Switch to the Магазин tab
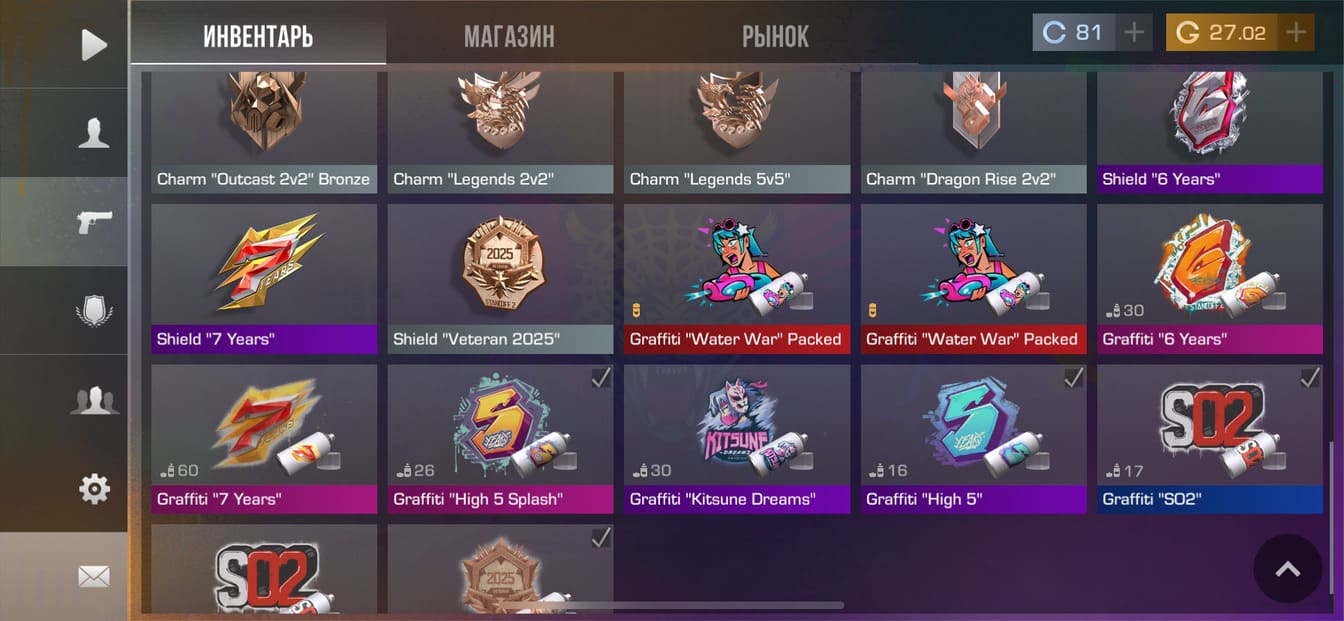 coord(509,37)
